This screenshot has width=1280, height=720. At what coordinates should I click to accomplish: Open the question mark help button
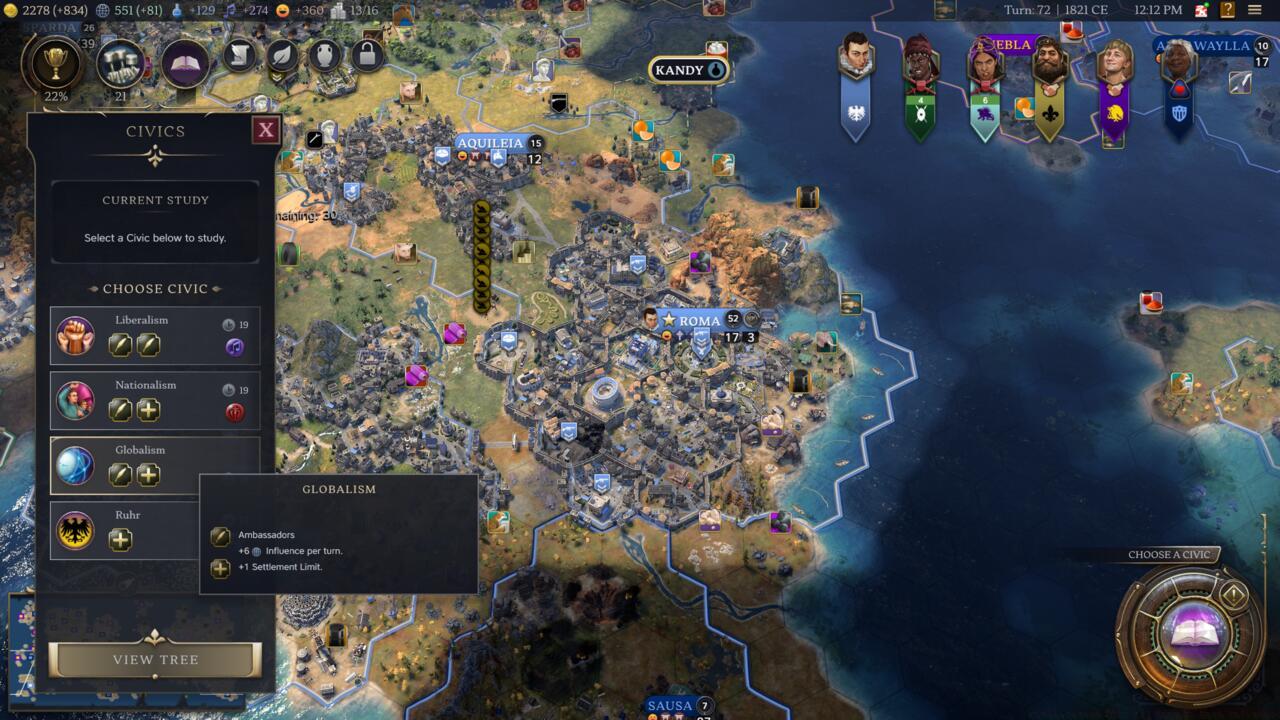click(x=1227, y=10)
